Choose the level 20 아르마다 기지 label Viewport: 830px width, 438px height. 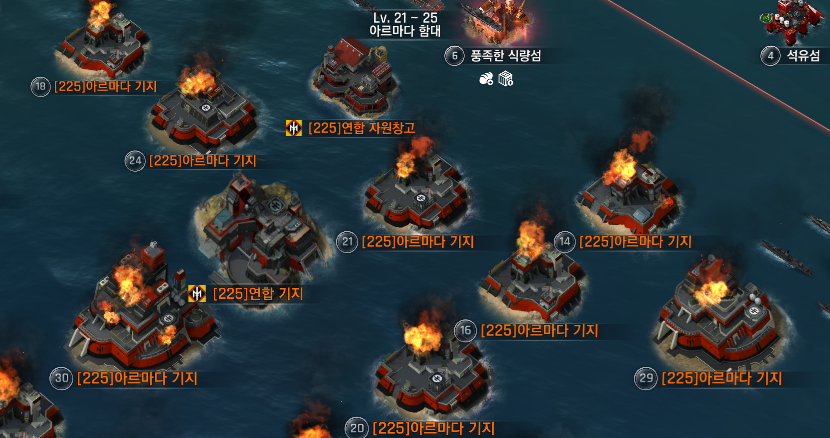tap(433, 428)
